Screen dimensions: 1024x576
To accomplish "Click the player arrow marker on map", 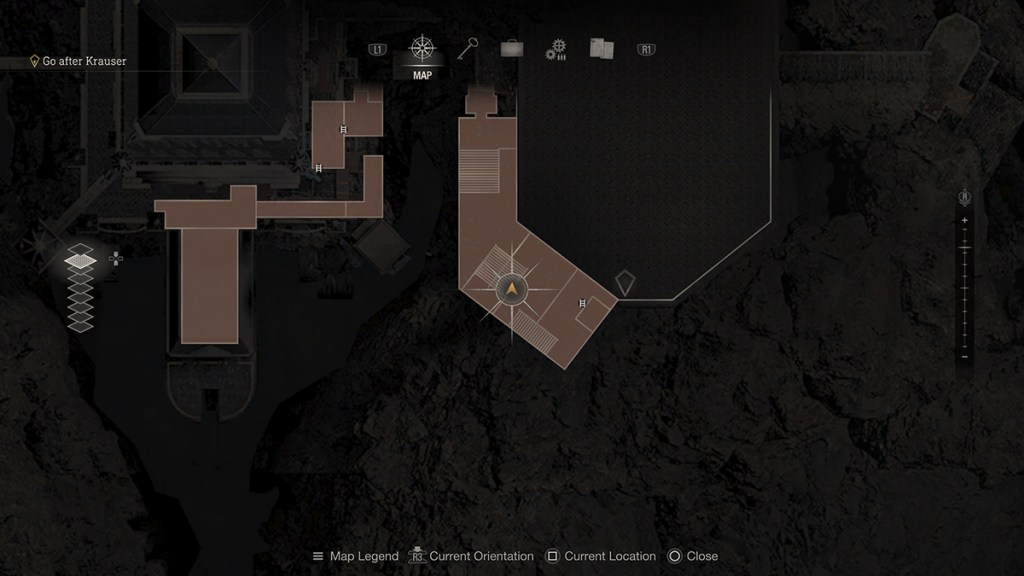I will pyautogui.click(x=512, y=290).
